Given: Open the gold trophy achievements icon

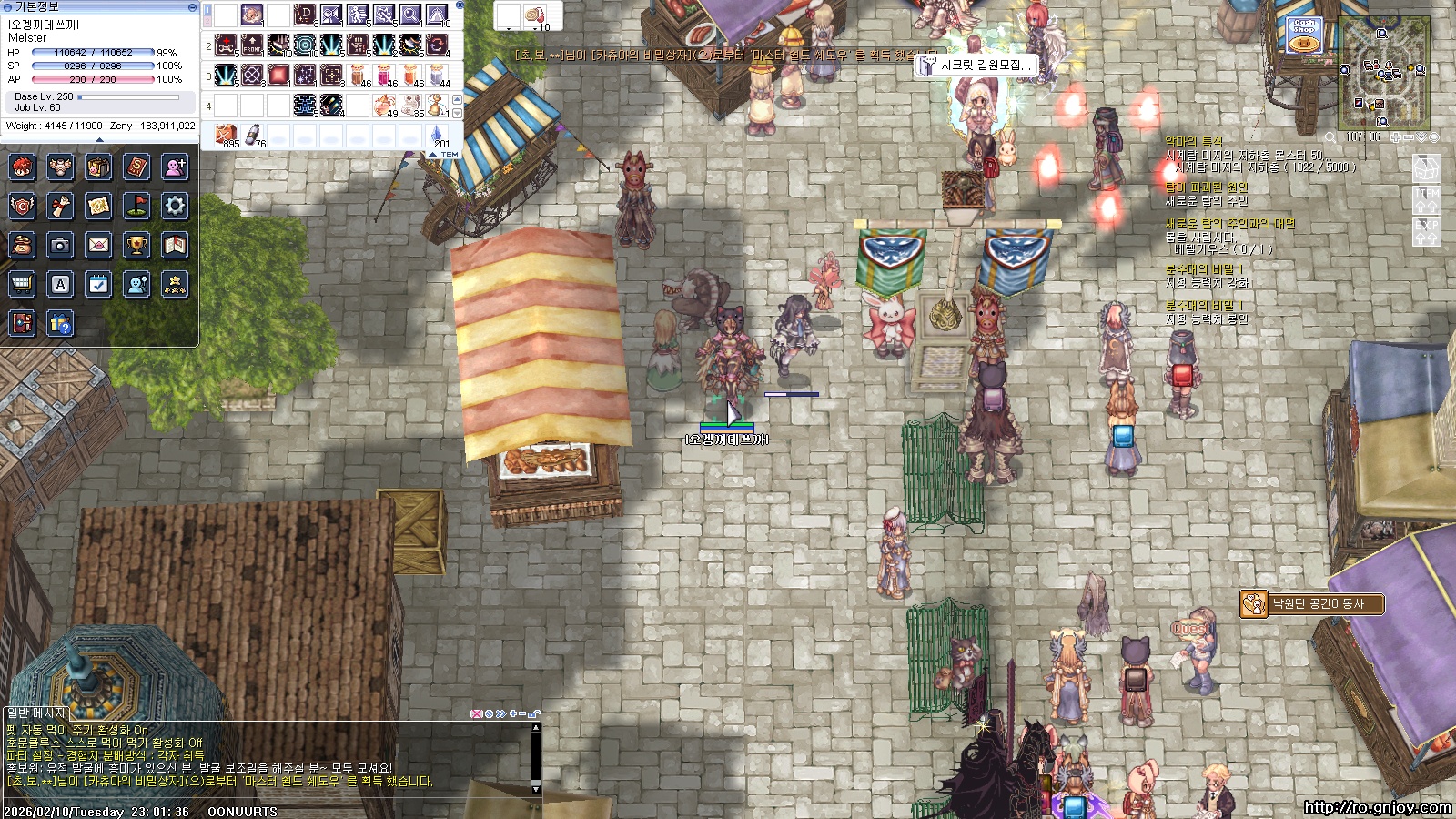Looking at the screenshot, I should (x=136, y=245).
